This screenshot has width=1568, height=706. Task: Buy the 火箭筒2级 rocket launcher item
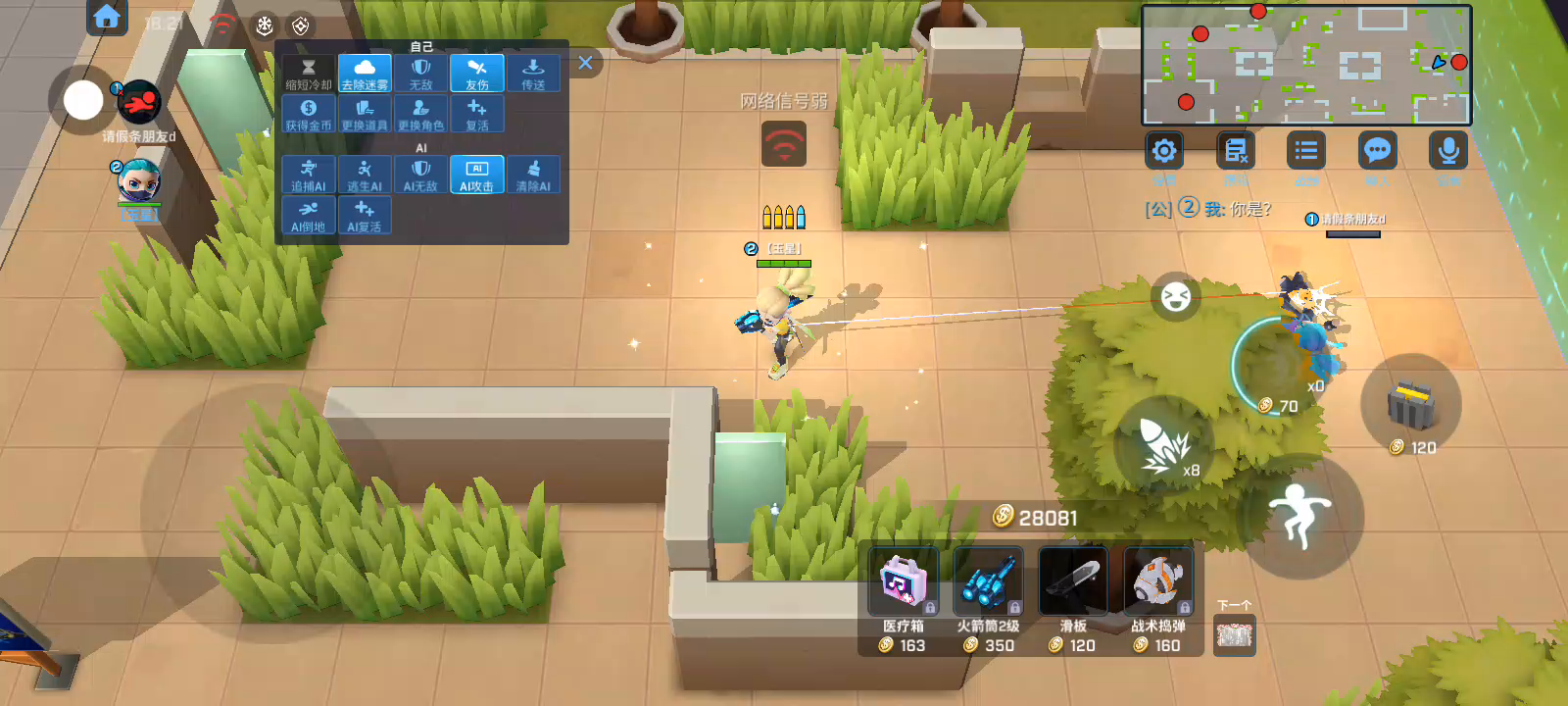tap(988, 598)
